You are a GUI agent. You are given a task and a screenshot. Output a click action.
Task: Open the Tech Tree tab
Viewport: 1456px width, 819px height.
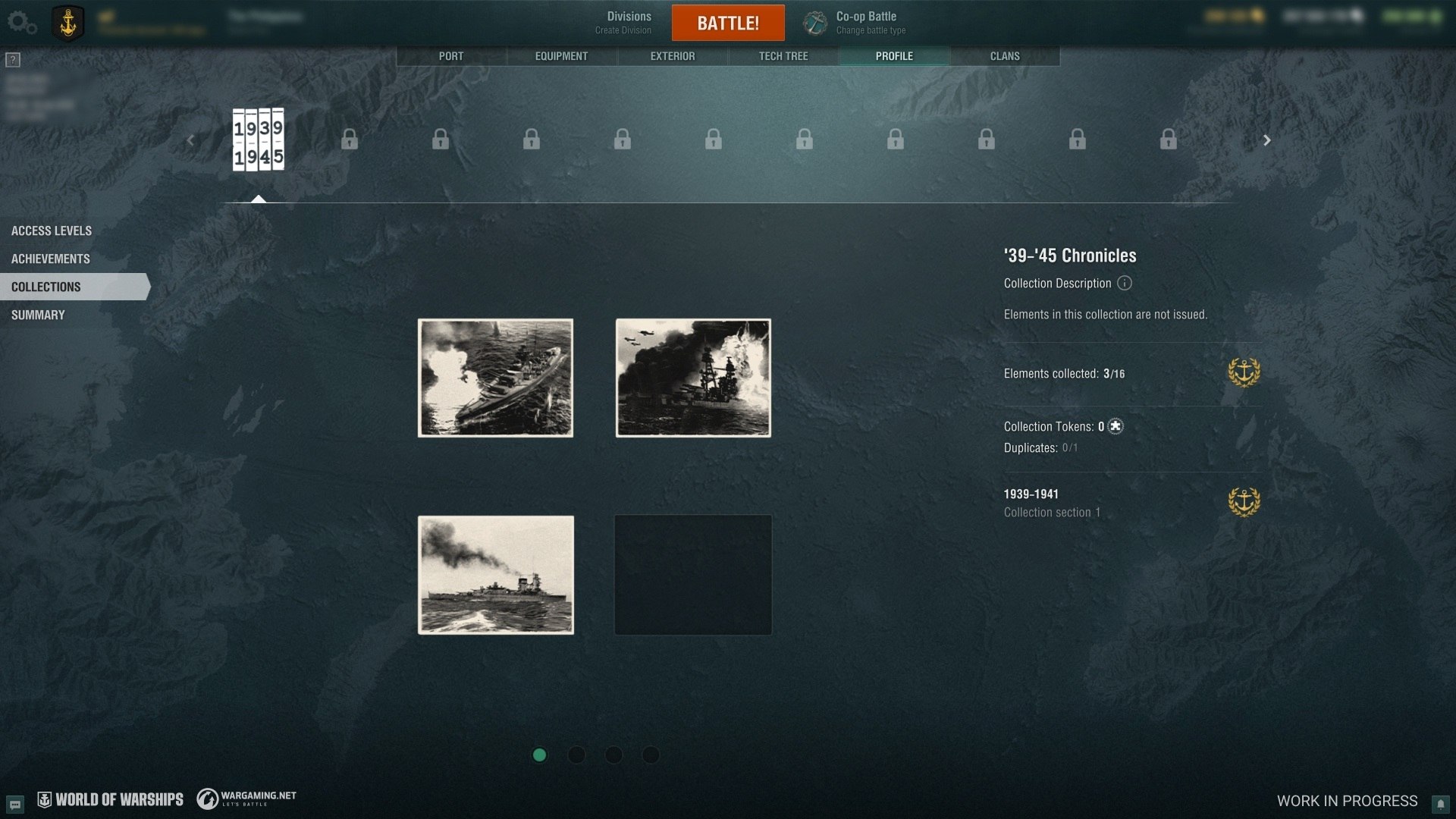783,56
